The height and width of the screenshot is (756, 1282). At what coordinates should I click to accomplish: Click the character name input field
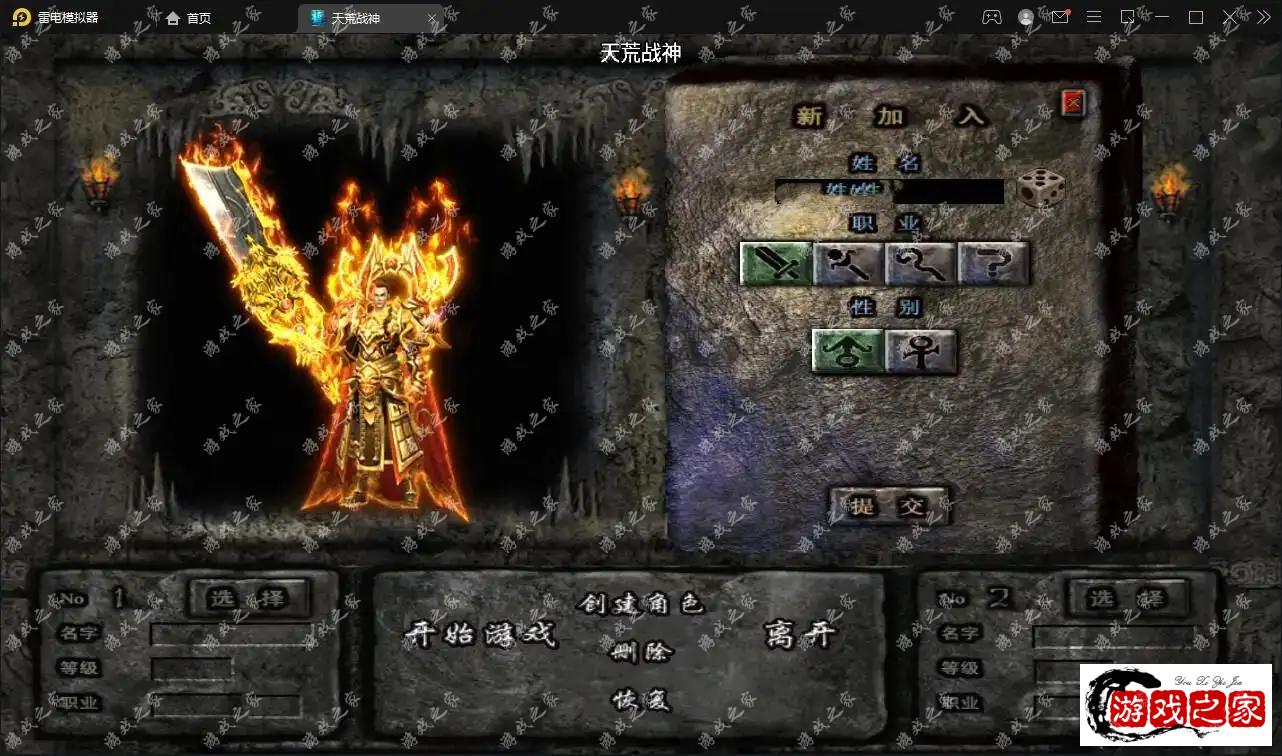890,191
